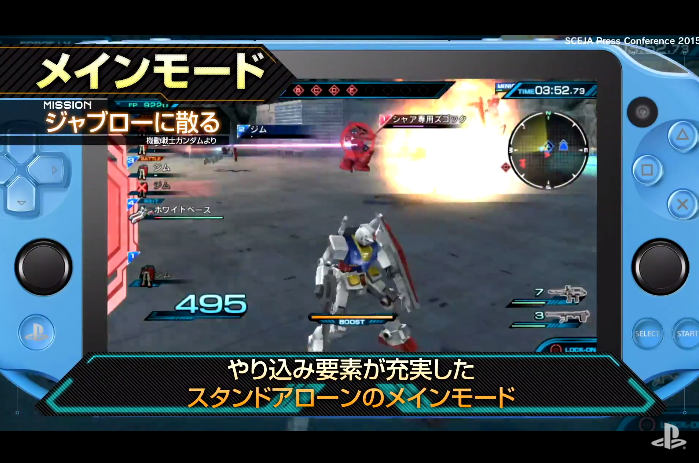Select the ホワイトベース ally entry
Viewport: 699px width, 463px height.
[180, 211]
